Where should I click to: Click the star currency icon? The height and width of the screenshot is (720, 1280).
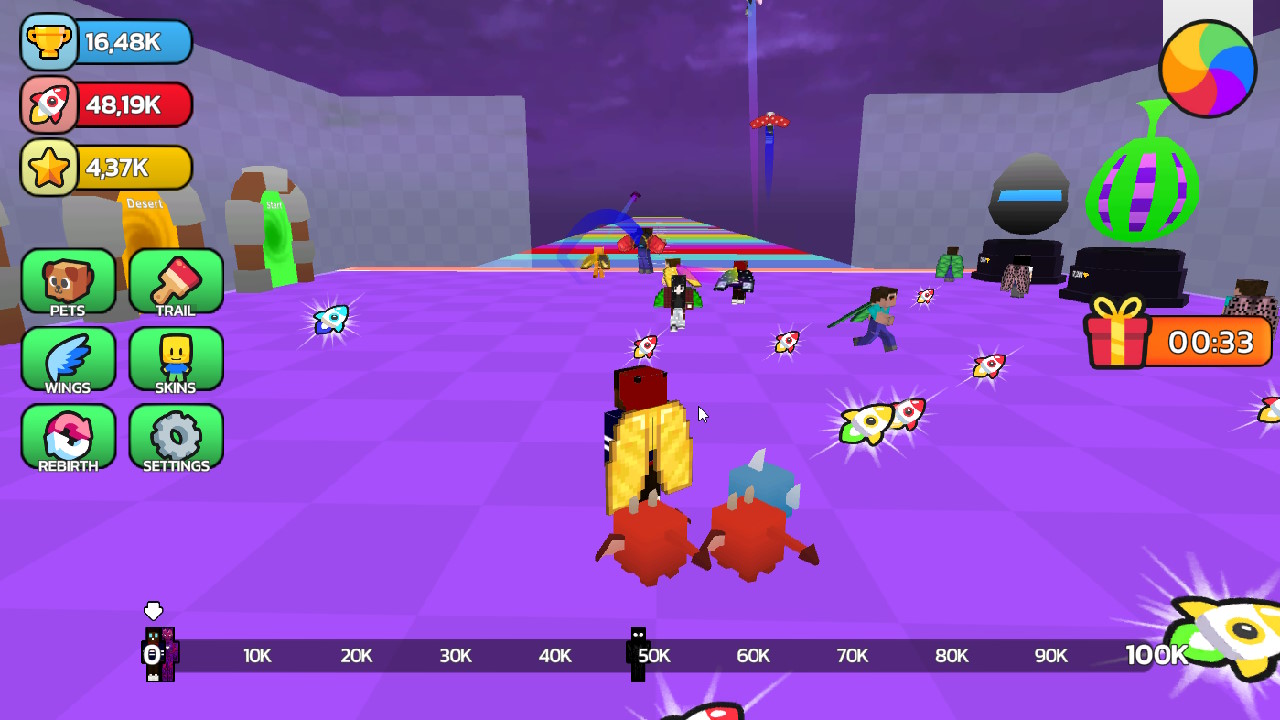[48, 167]
